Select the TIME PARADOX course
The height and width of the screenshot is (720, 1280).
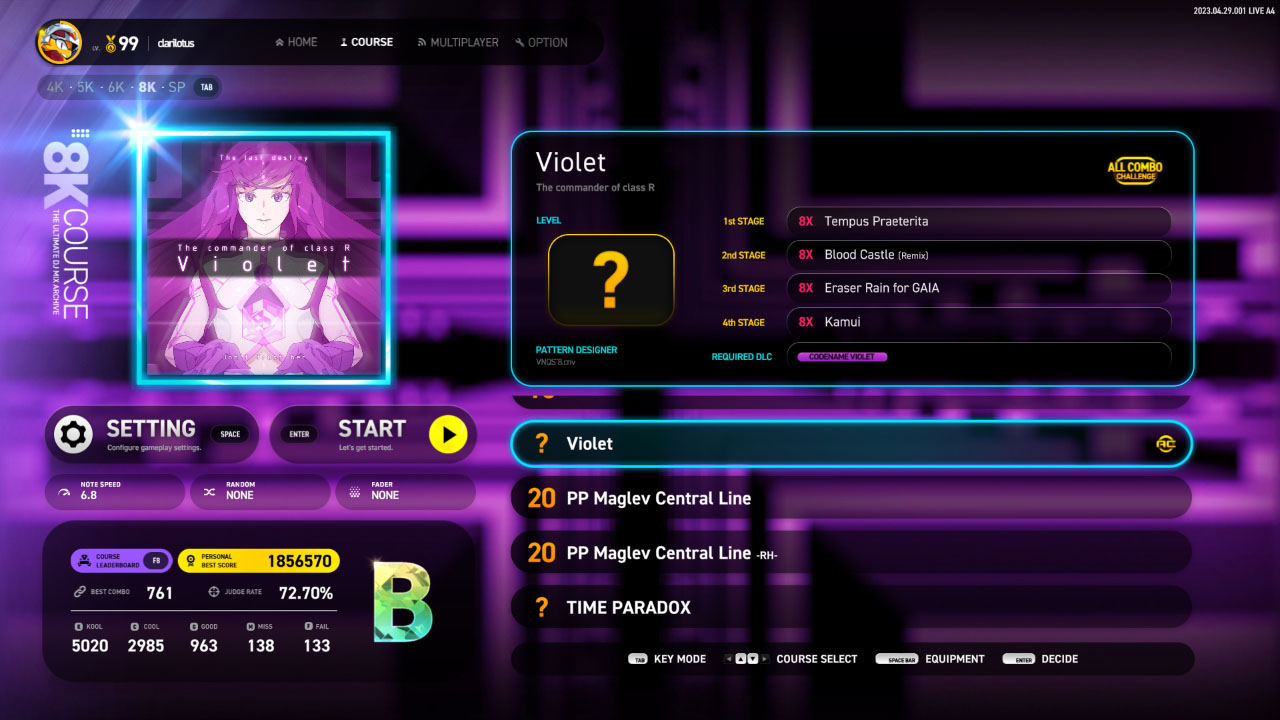click(x=850, y=607)
